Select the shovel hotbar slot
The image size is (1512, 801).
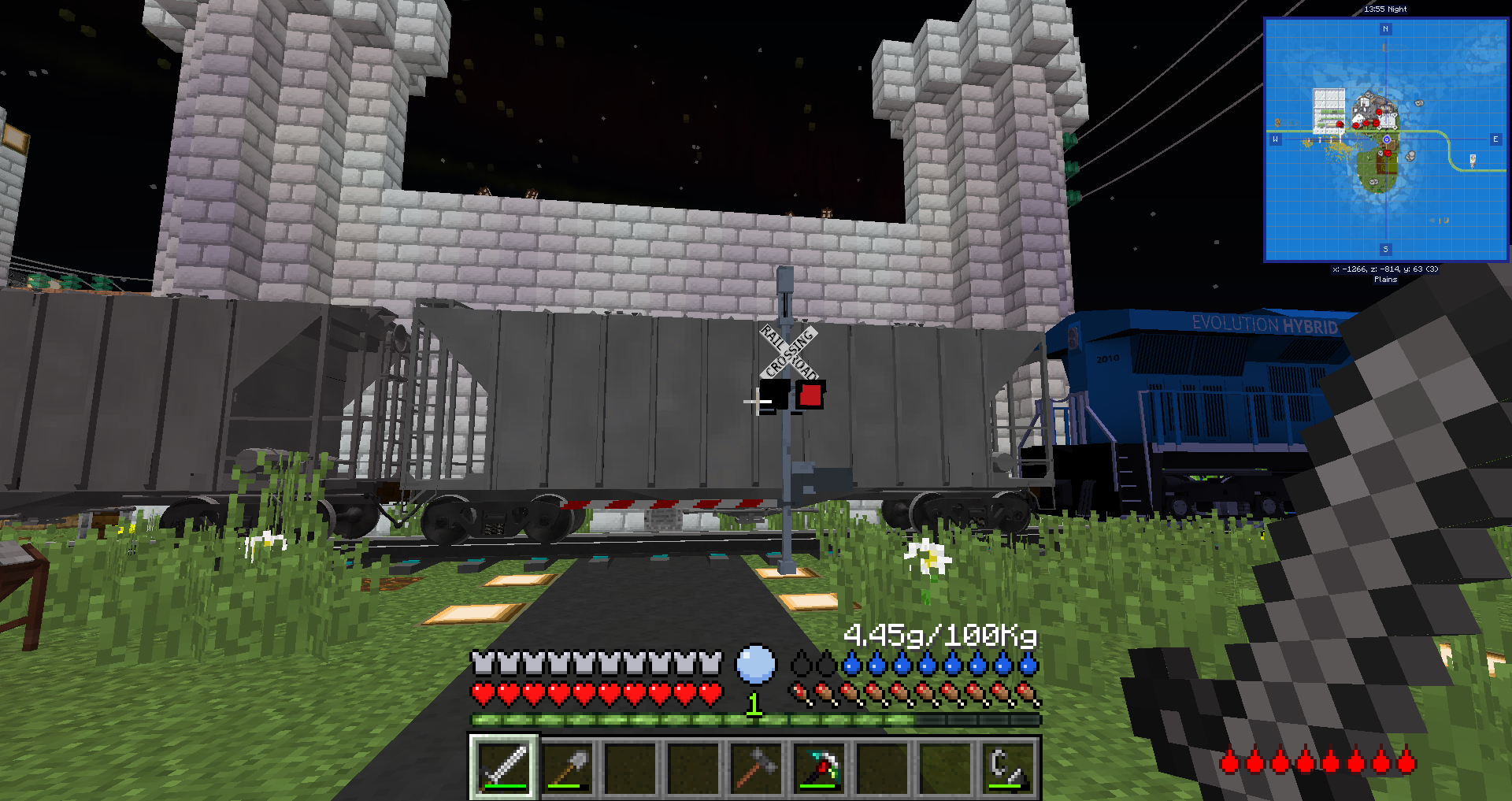pyautogui.click(x=567, y=767)
